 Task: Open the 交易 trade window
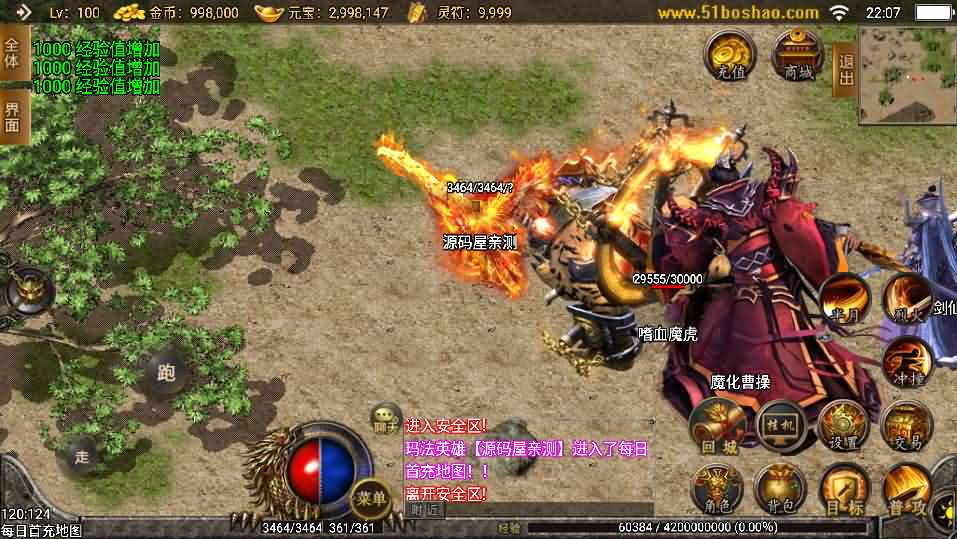point(907,427)
